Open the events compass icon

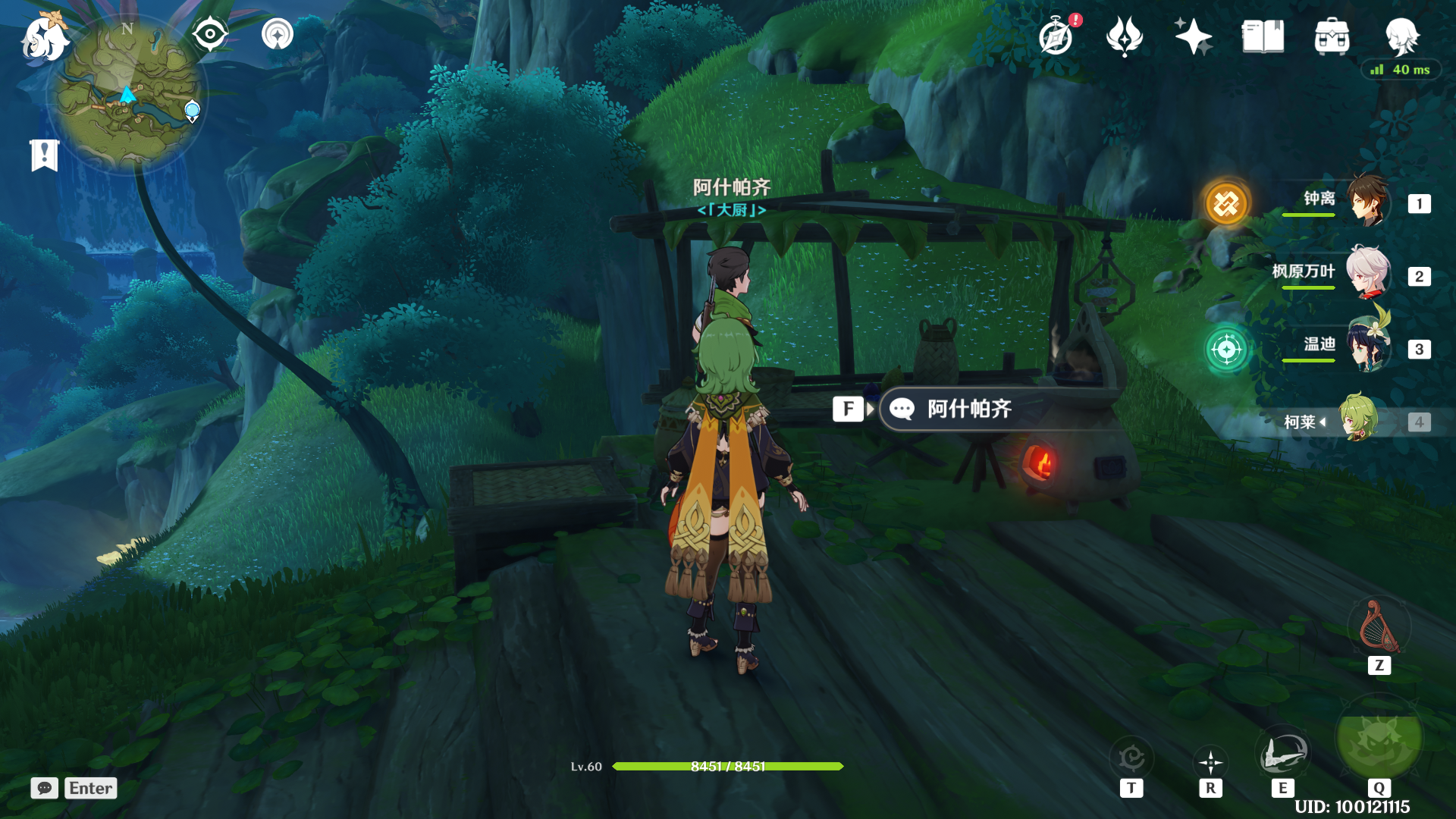pos(1056,36)
